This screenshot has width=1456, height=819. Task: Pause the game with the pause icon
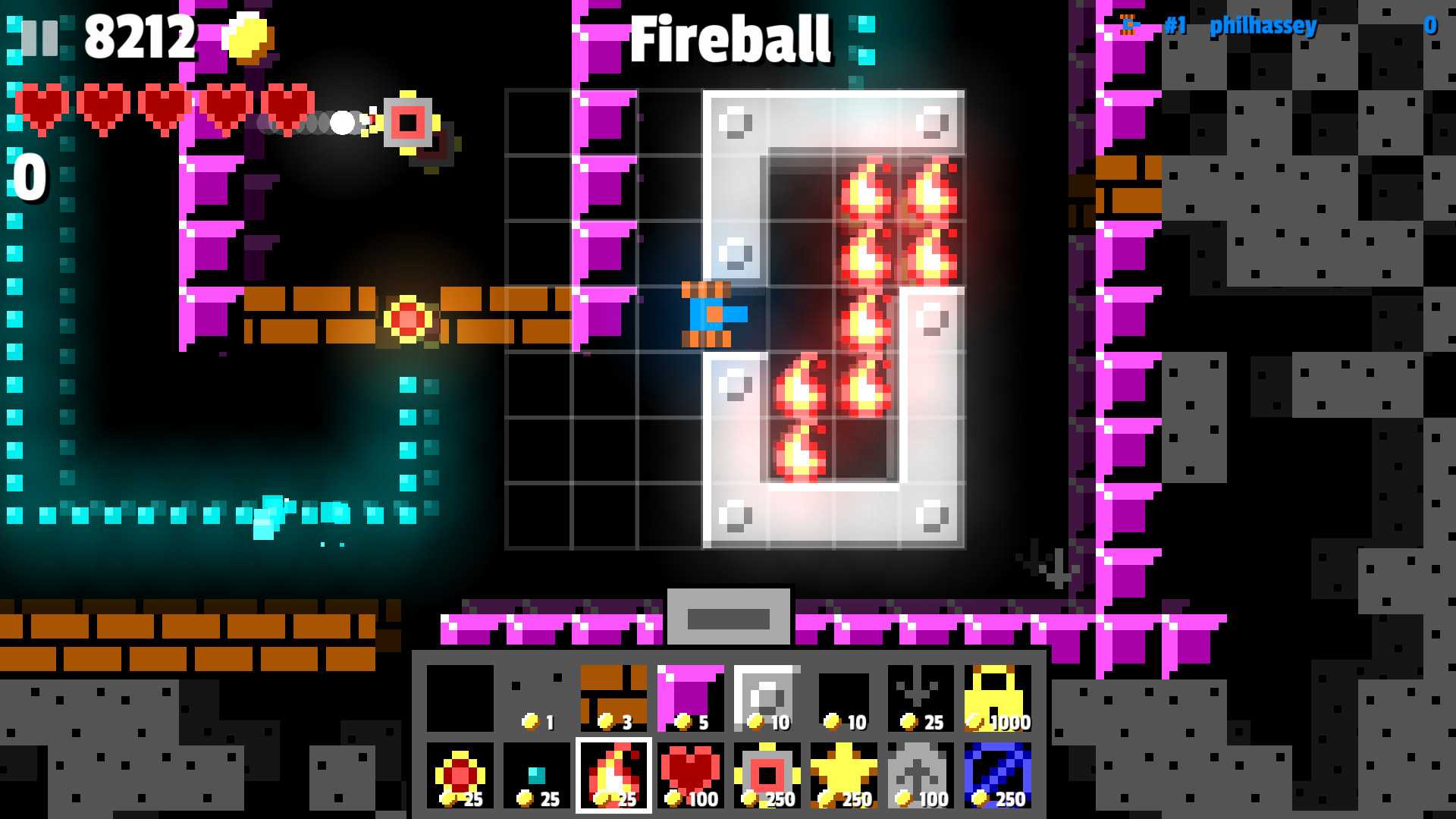[39, 37]
